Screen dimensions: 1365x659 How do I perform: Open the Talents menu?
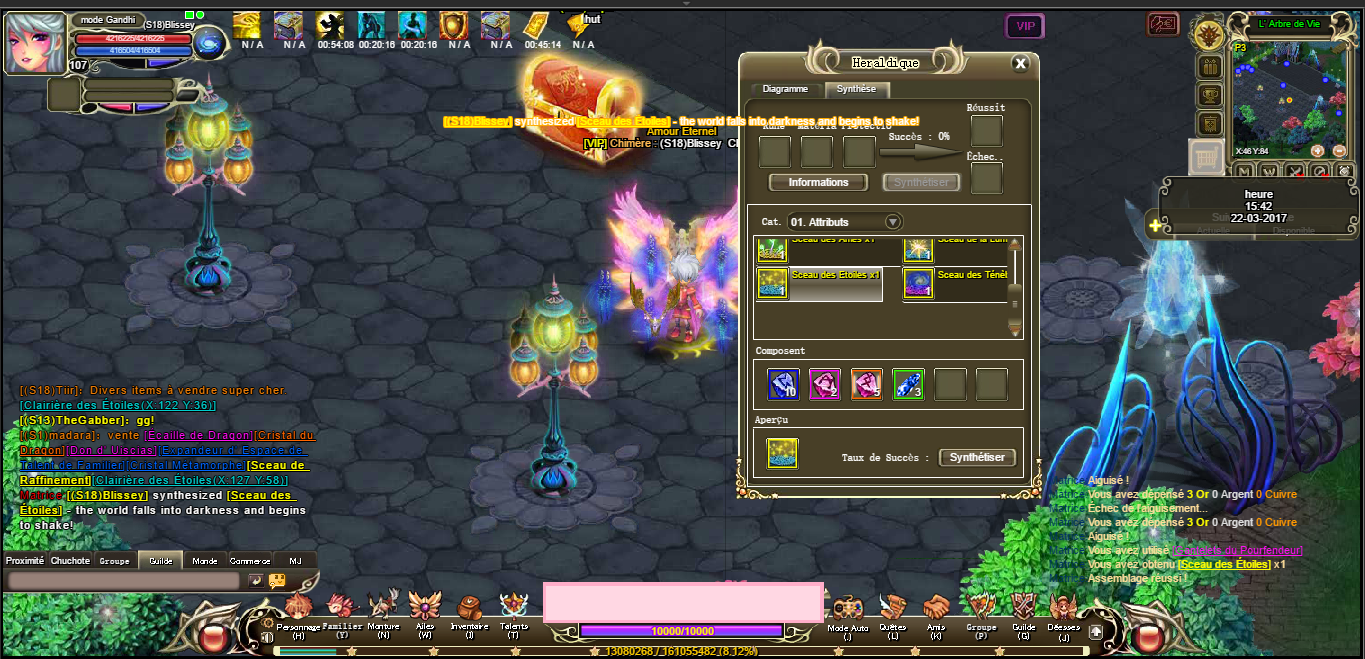(x=513, y=608)
